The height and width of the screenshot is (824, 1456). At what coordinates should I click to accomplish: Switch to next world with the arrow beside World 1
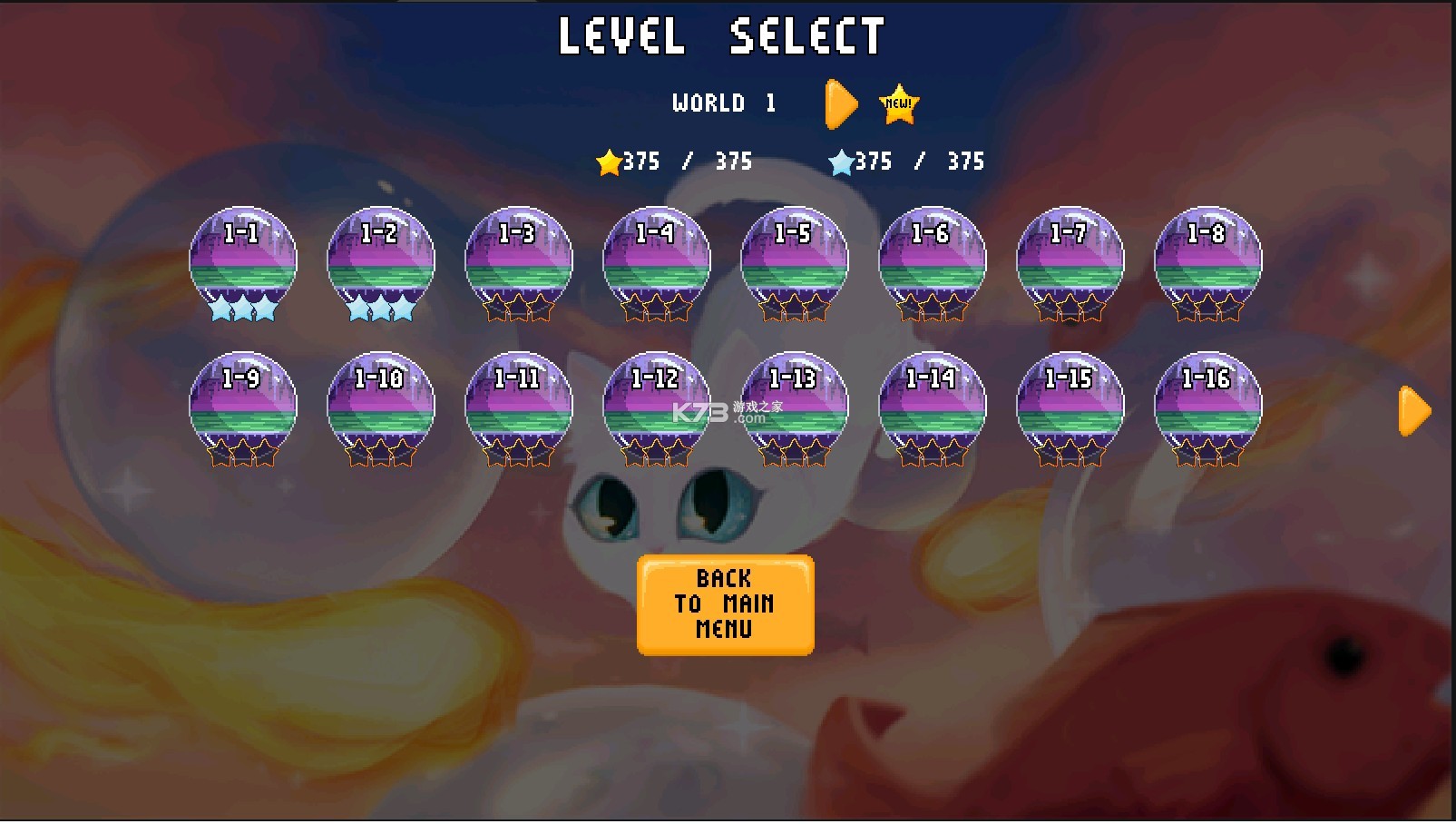[x=841, y=104]
